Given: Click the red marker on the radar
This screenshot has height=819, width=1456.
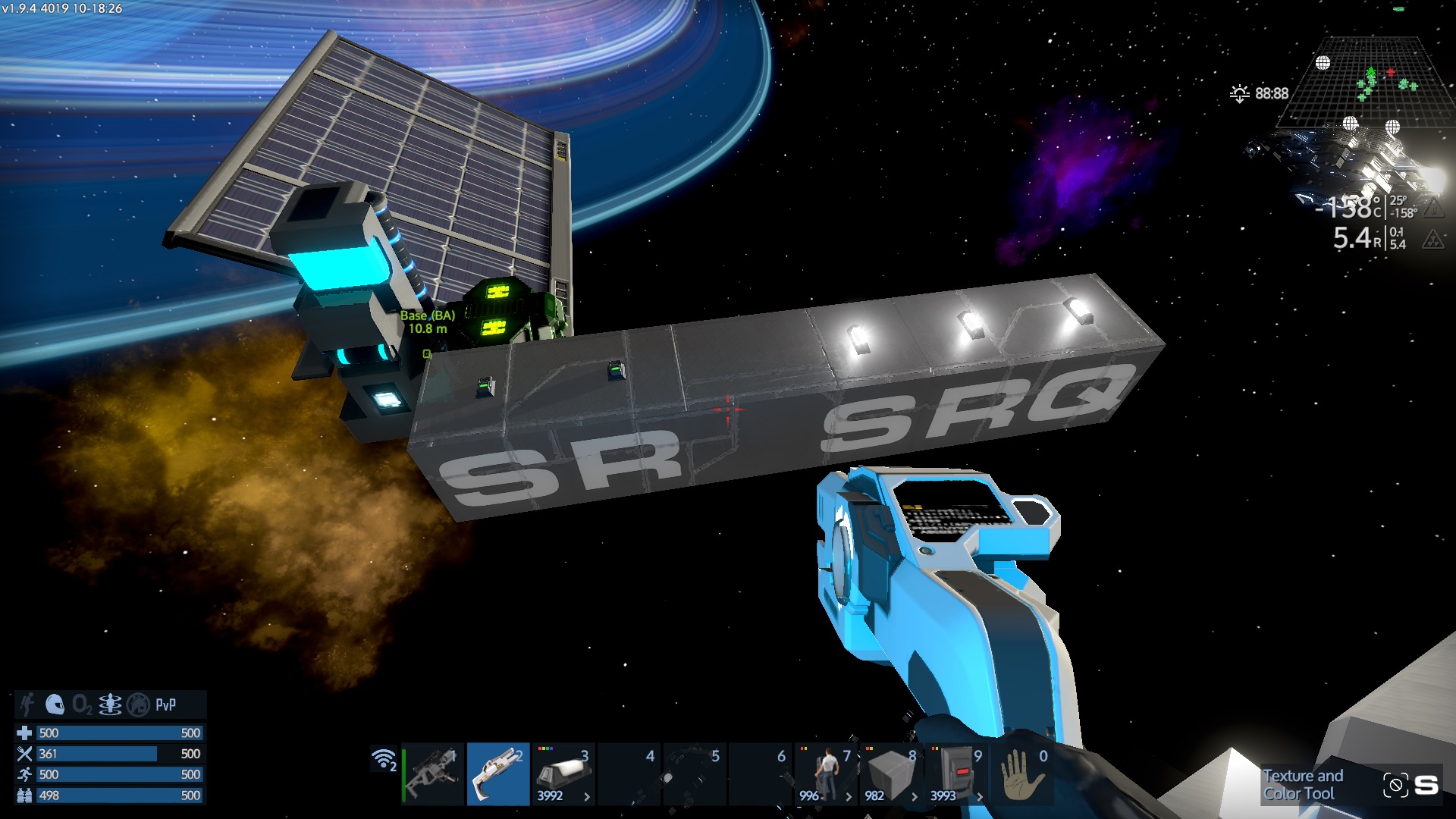Looking at the screenshot, I should (1391, 73).
